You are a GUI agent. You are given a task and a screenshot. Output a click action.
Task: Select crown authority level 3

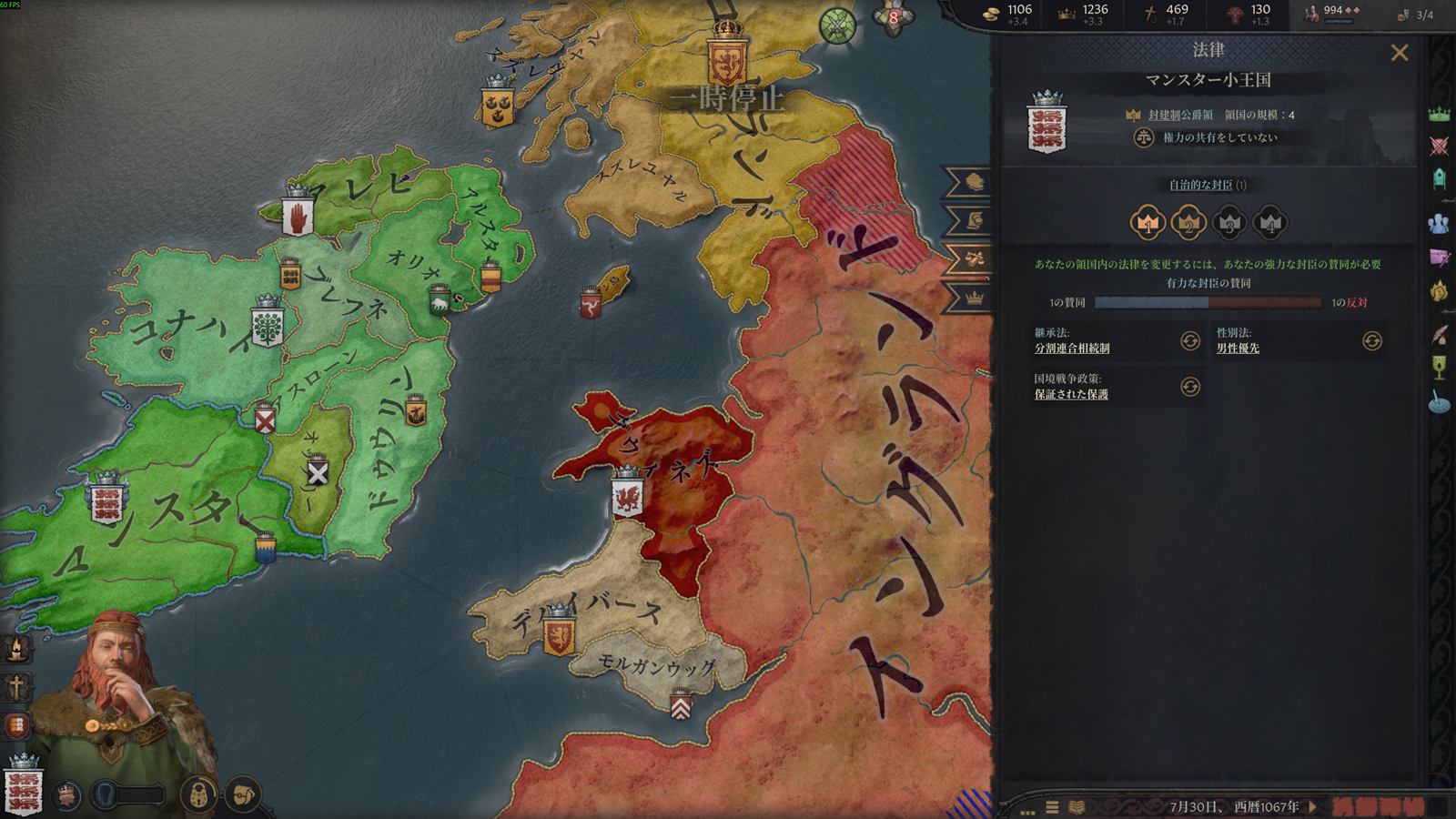tap(1229, 222)
